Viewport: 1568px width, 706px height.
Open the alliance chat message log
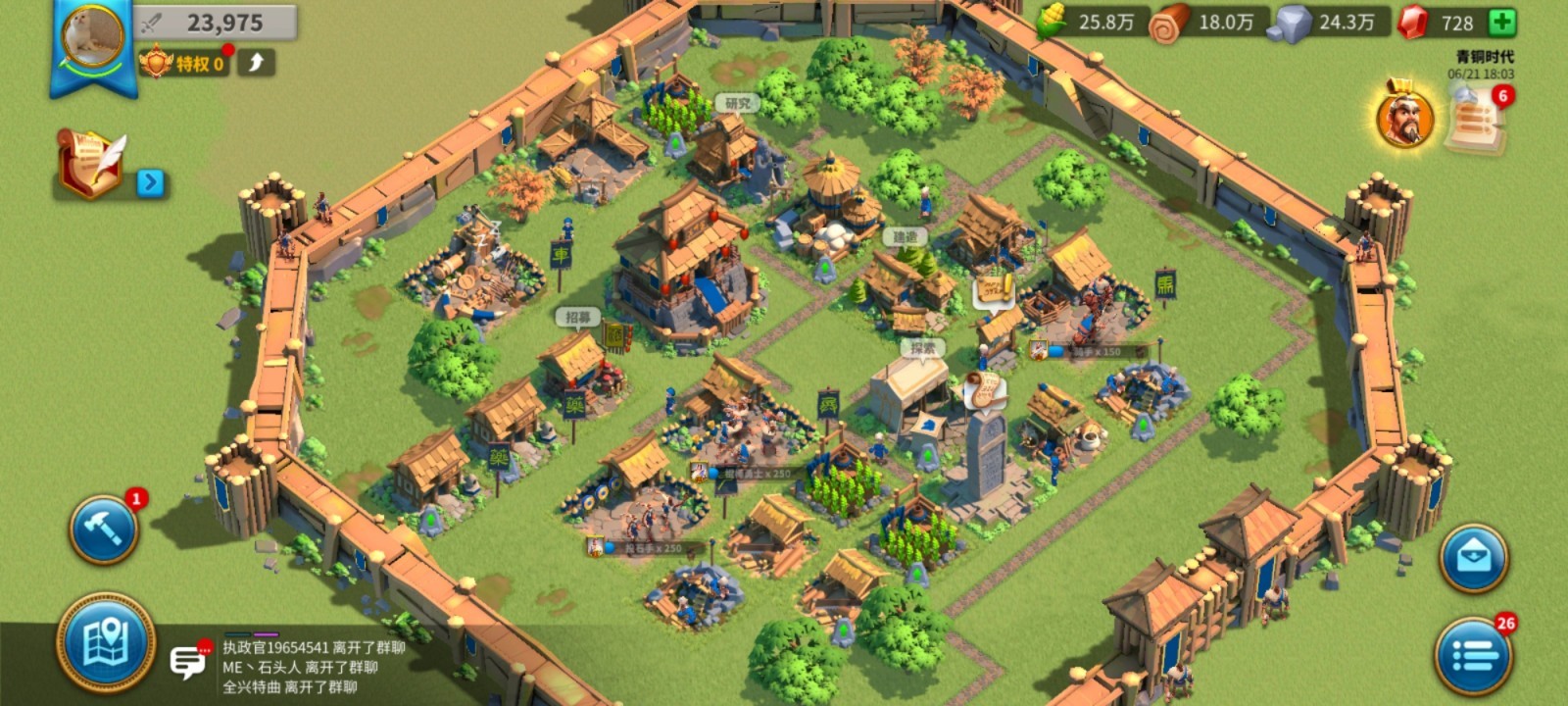(x=314, y=667)
